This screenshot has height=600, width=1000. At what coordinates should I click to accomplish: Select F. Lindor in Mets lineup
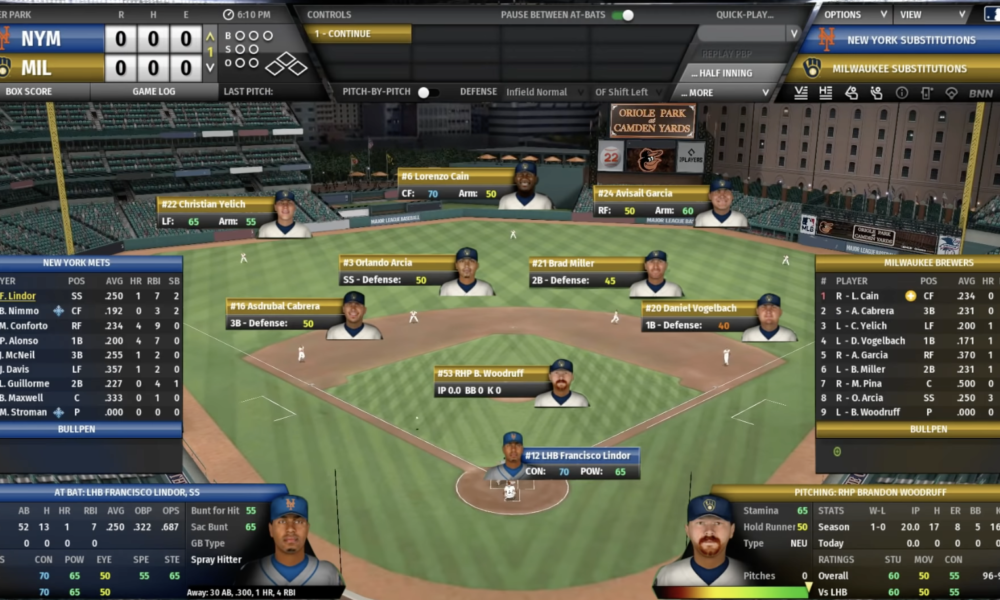point(20,296)
